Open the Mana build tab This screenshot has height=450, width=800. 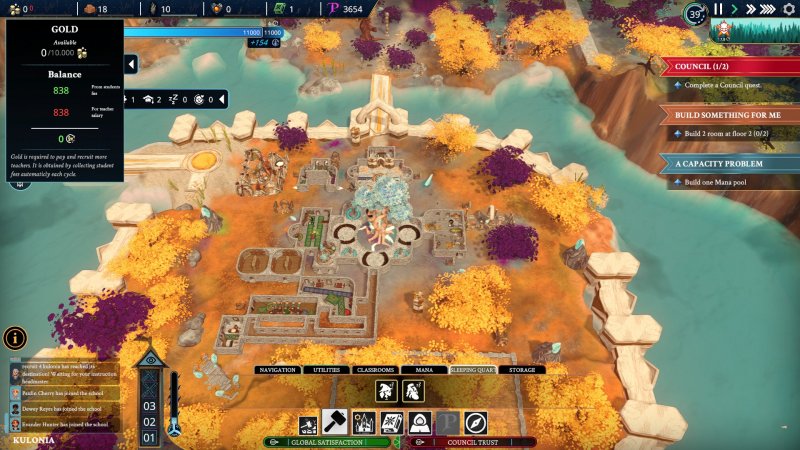[423, 370]
